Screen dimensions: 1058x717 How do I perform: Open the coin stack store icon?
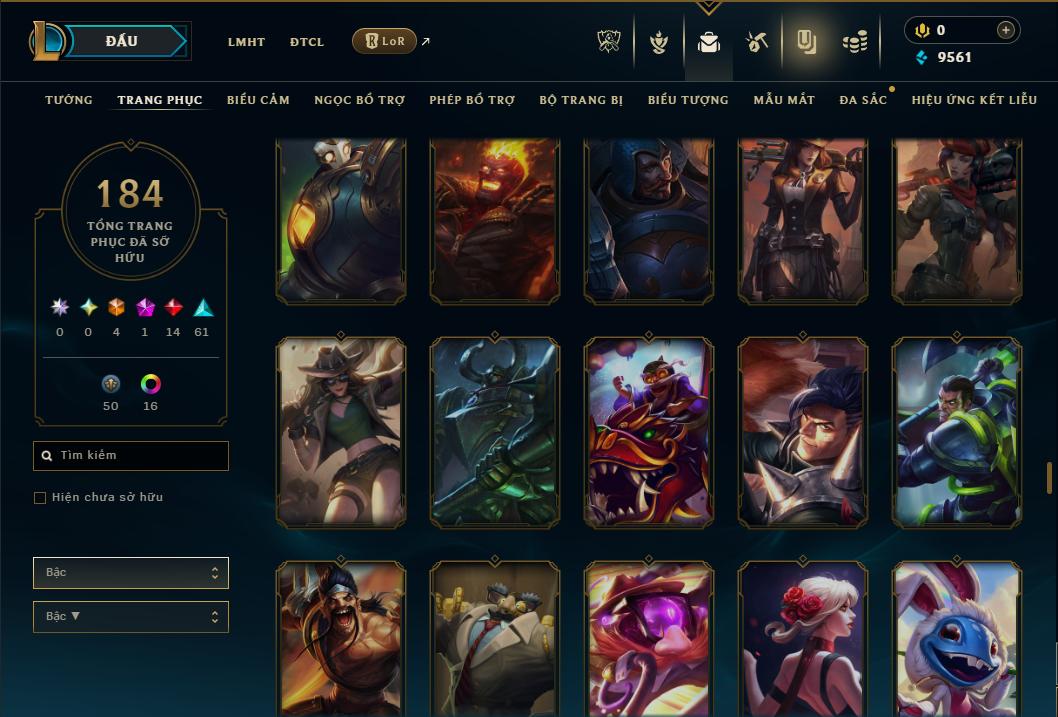[x=854, y=42]
